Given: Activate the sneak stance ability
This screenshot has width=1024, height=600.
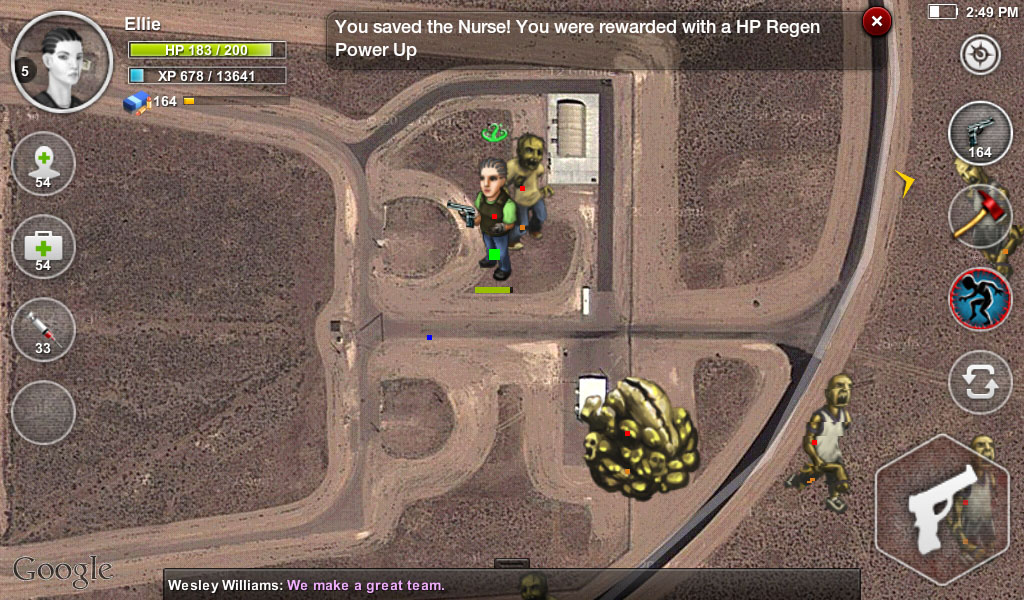Looking at the screenshot, I should 980,298.
